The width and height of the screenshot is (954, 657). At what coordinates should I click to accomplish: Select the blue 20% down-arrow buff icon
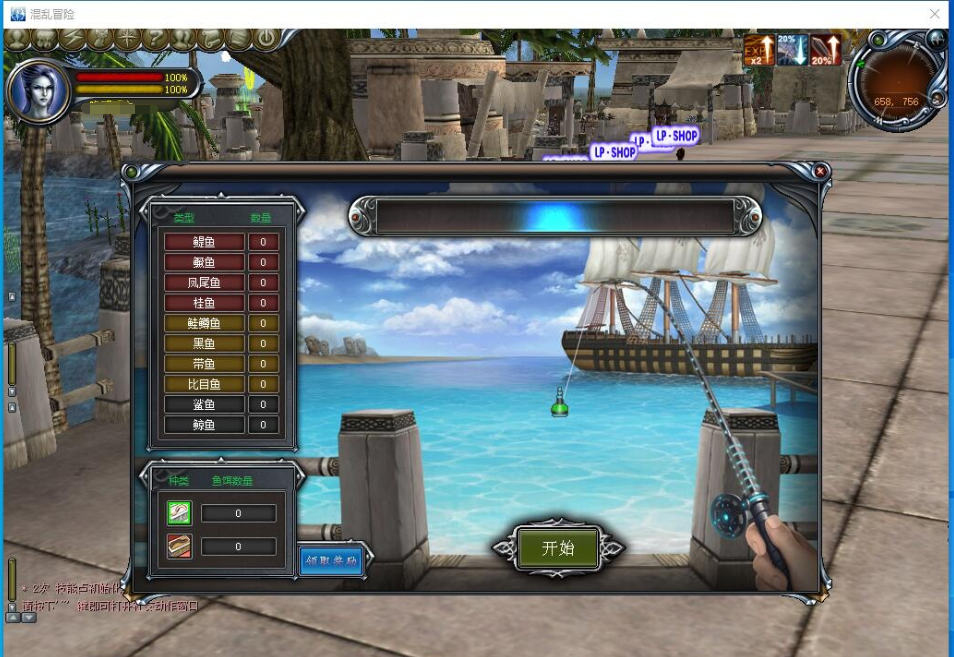tap(792, 50)
